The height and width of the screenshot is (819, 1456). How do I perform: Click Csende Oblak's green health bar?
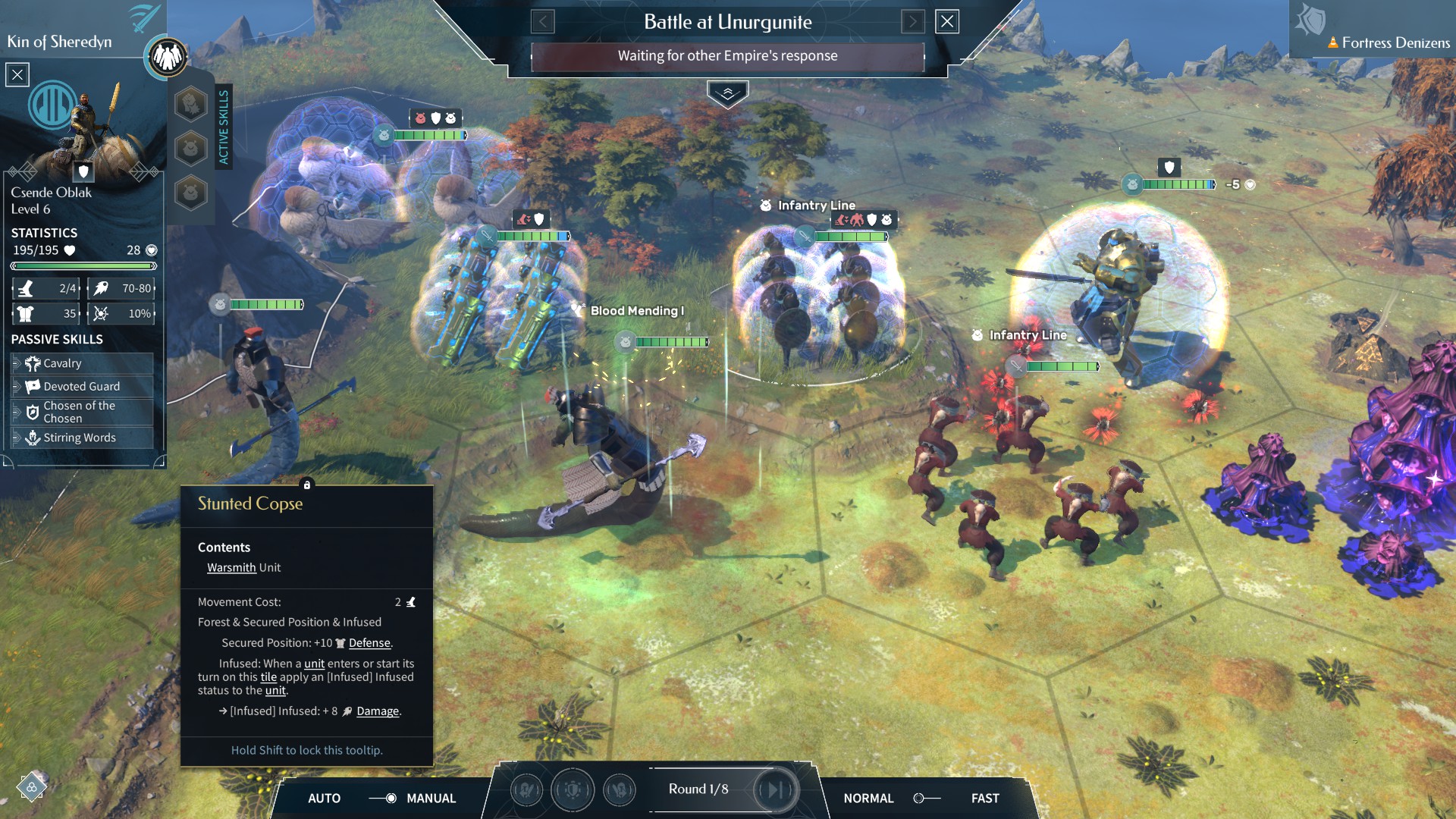83,265
